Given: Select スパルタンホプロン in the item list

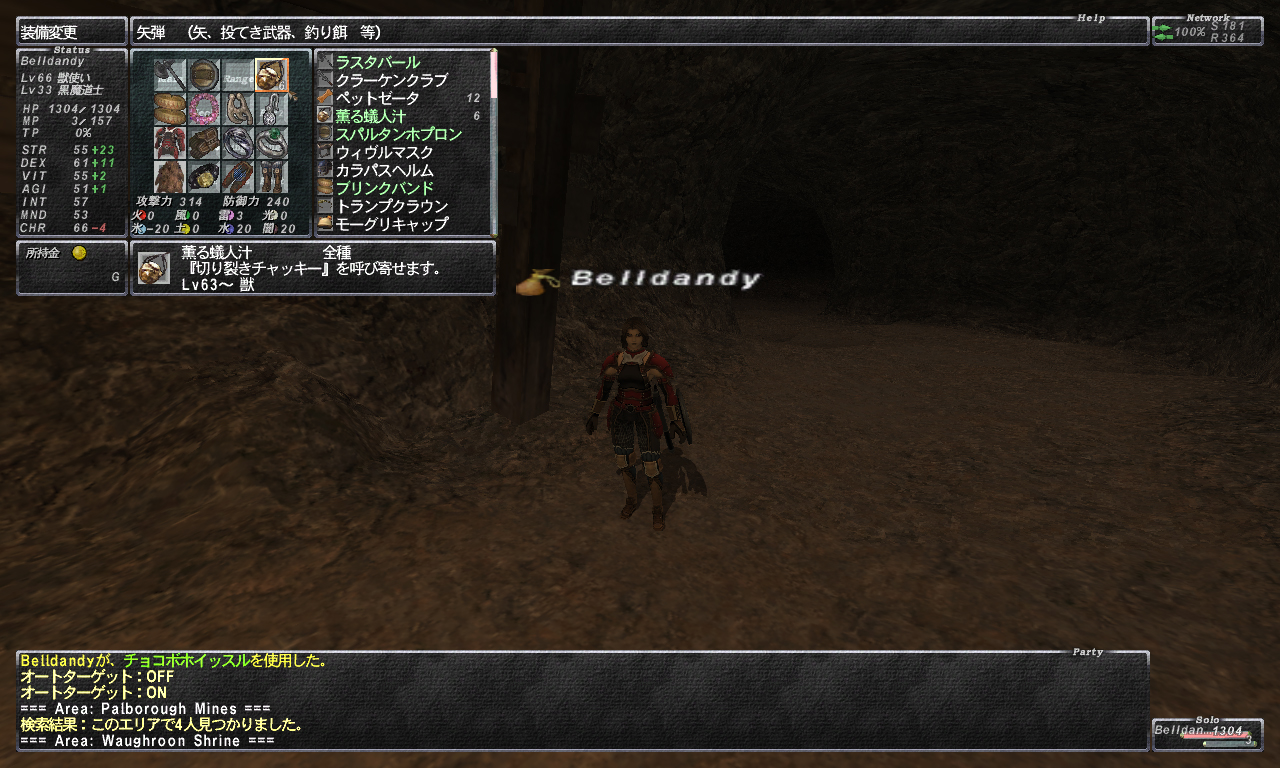Looking at the screenshot, I should (x=399, y=134).
